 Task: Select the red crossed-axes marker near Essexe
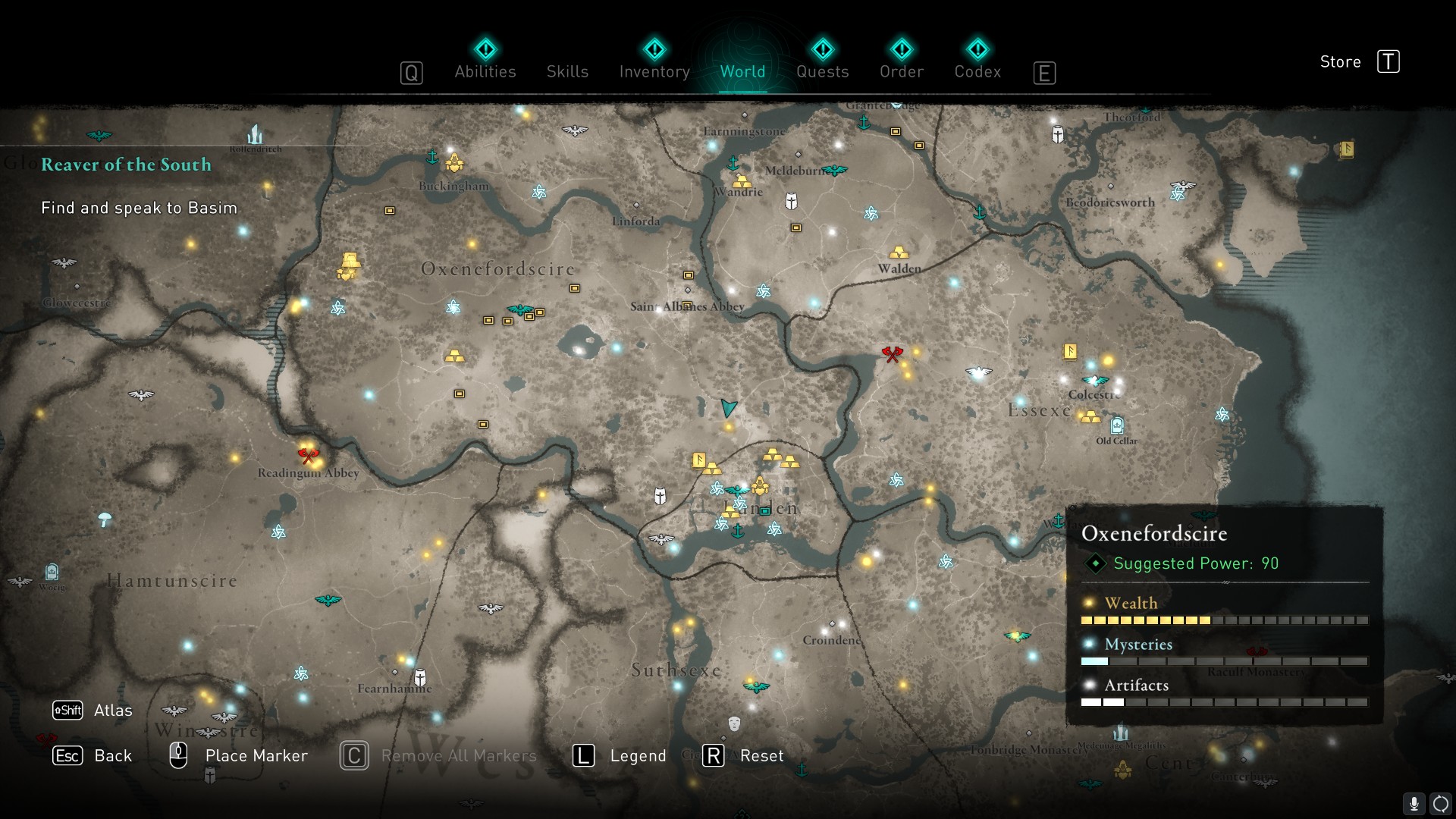893,353
